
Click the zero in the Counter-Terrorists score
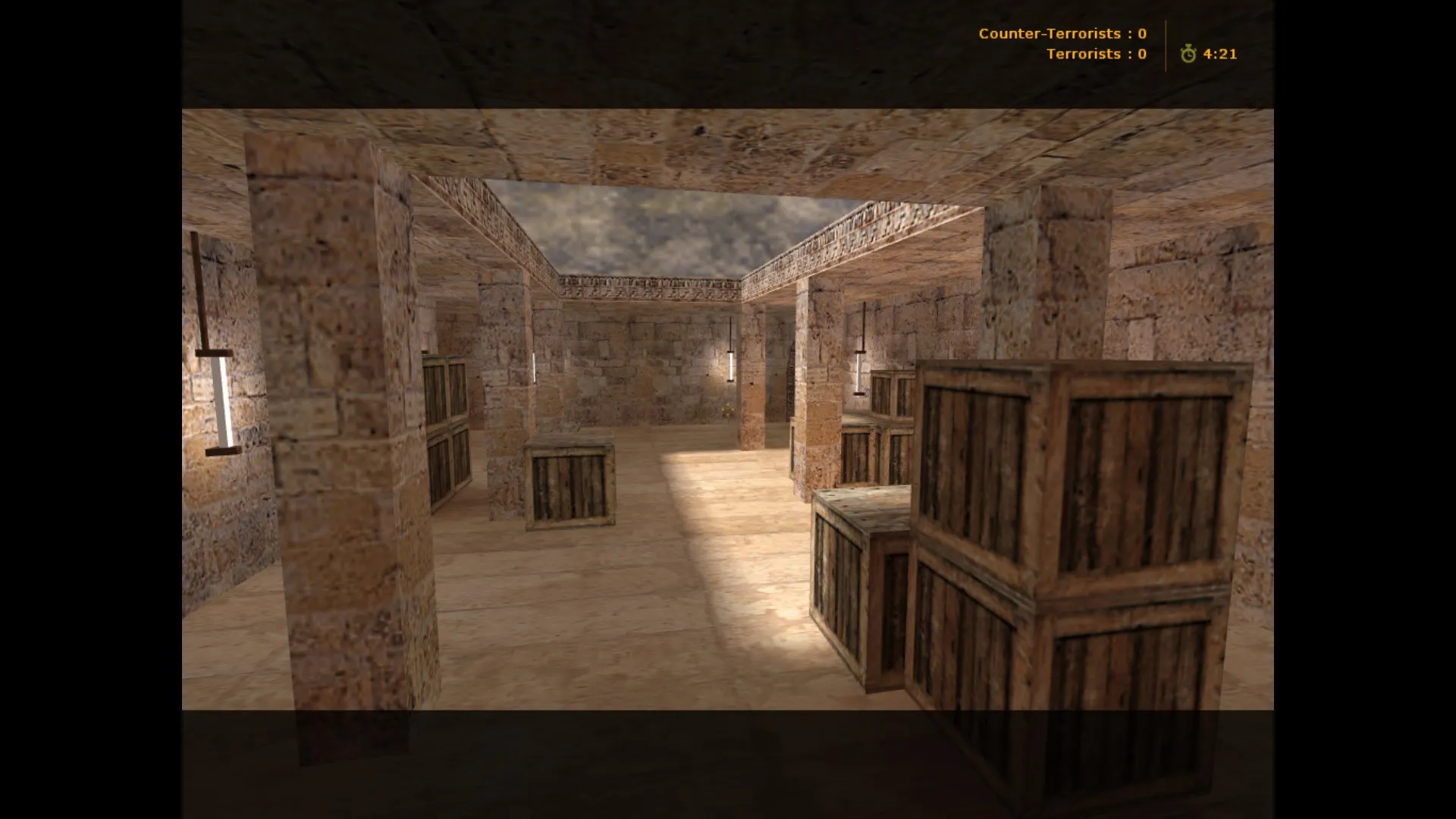1141,33
